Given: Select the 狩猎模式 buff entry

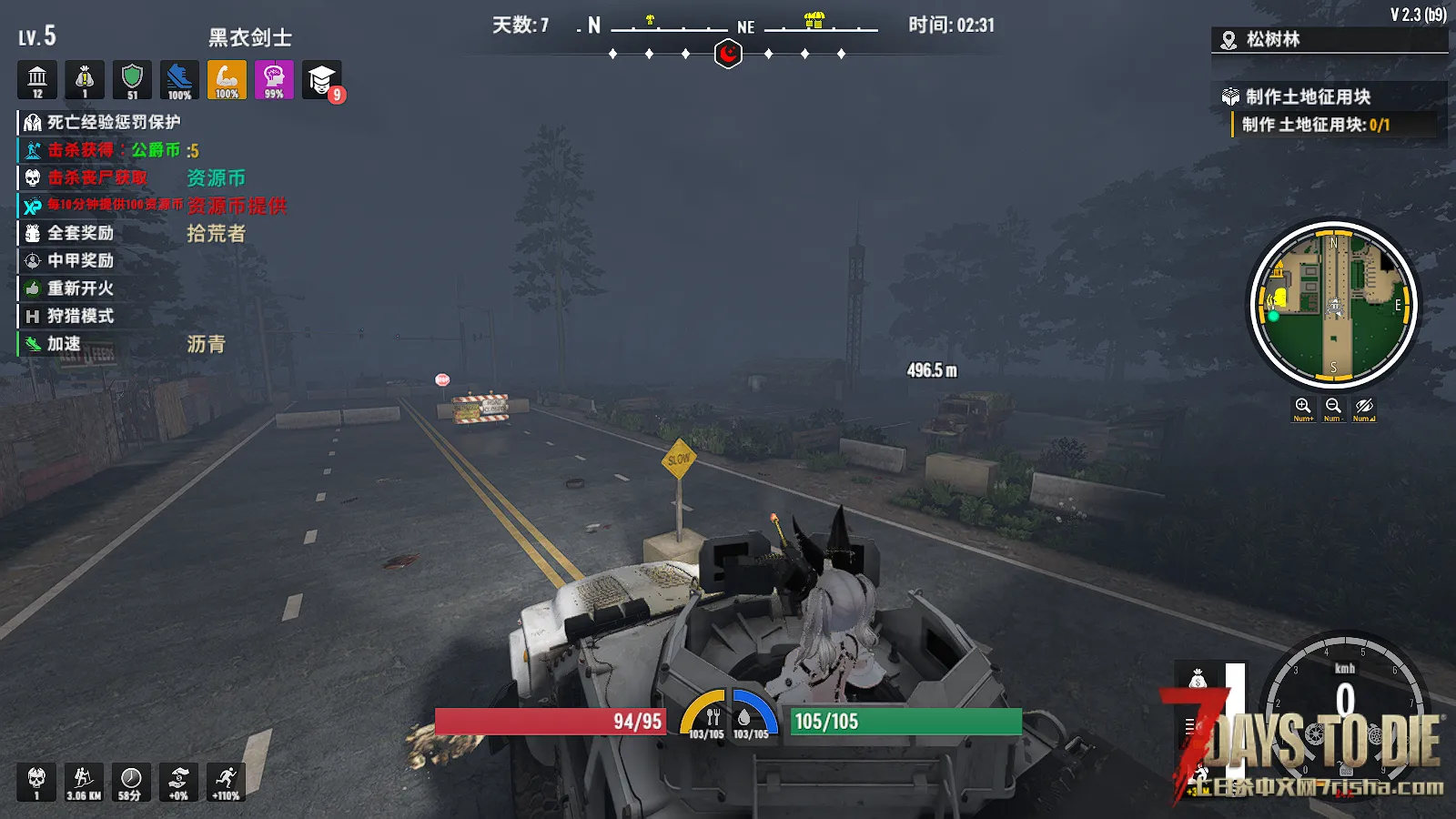Looking at the screenshot, I should pos(80,316).
